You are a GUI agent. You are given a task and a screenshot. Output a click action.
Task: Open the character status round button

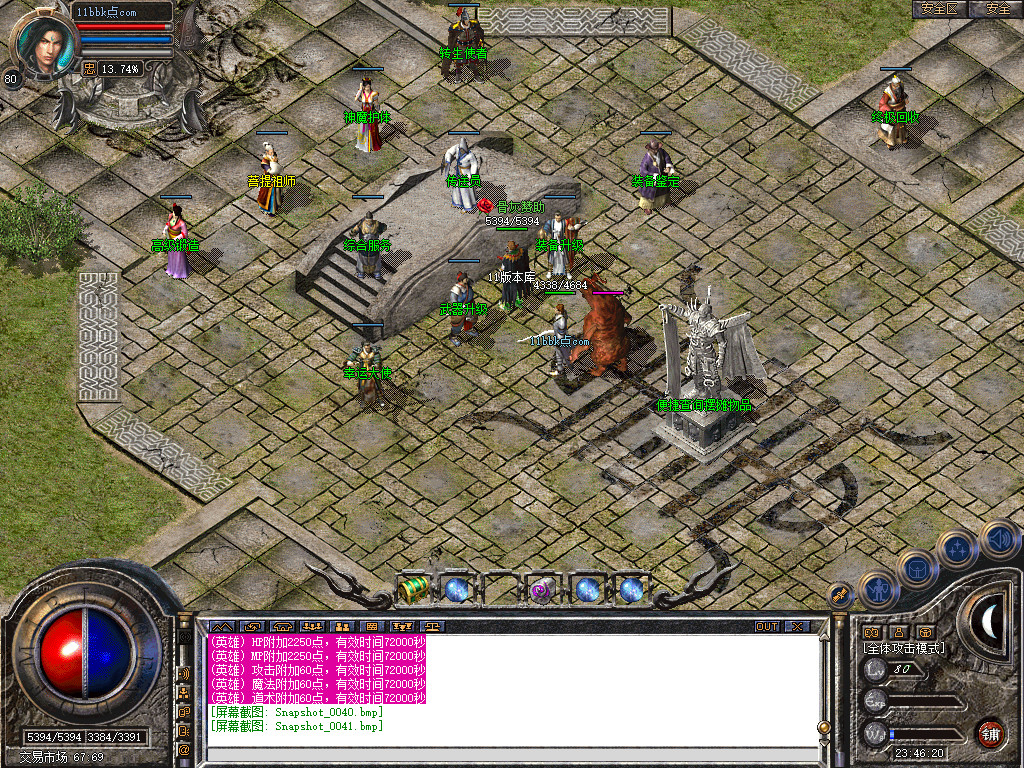tap(878, 589)
